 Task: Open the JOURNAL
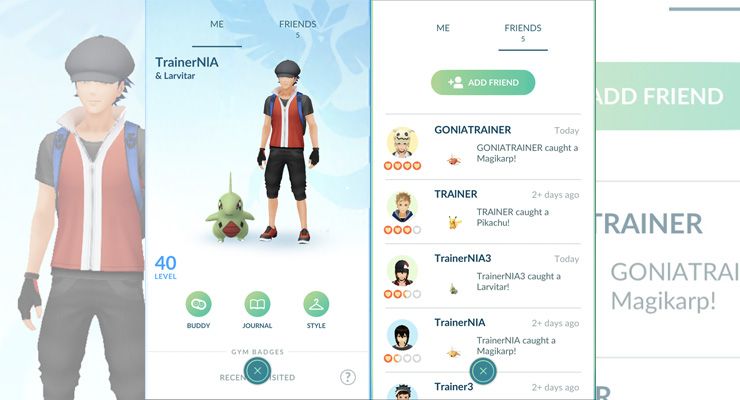click(x=258, y=305)
